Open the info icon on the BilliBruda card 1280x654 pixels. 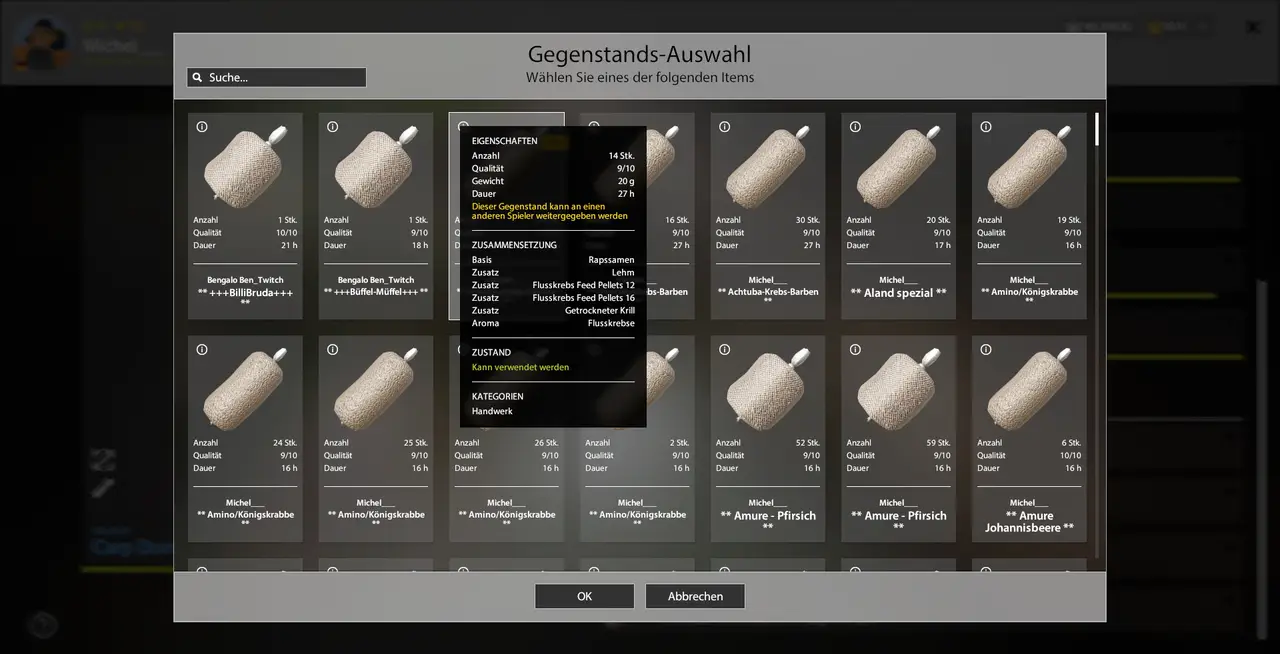click(x=202, y=127)
